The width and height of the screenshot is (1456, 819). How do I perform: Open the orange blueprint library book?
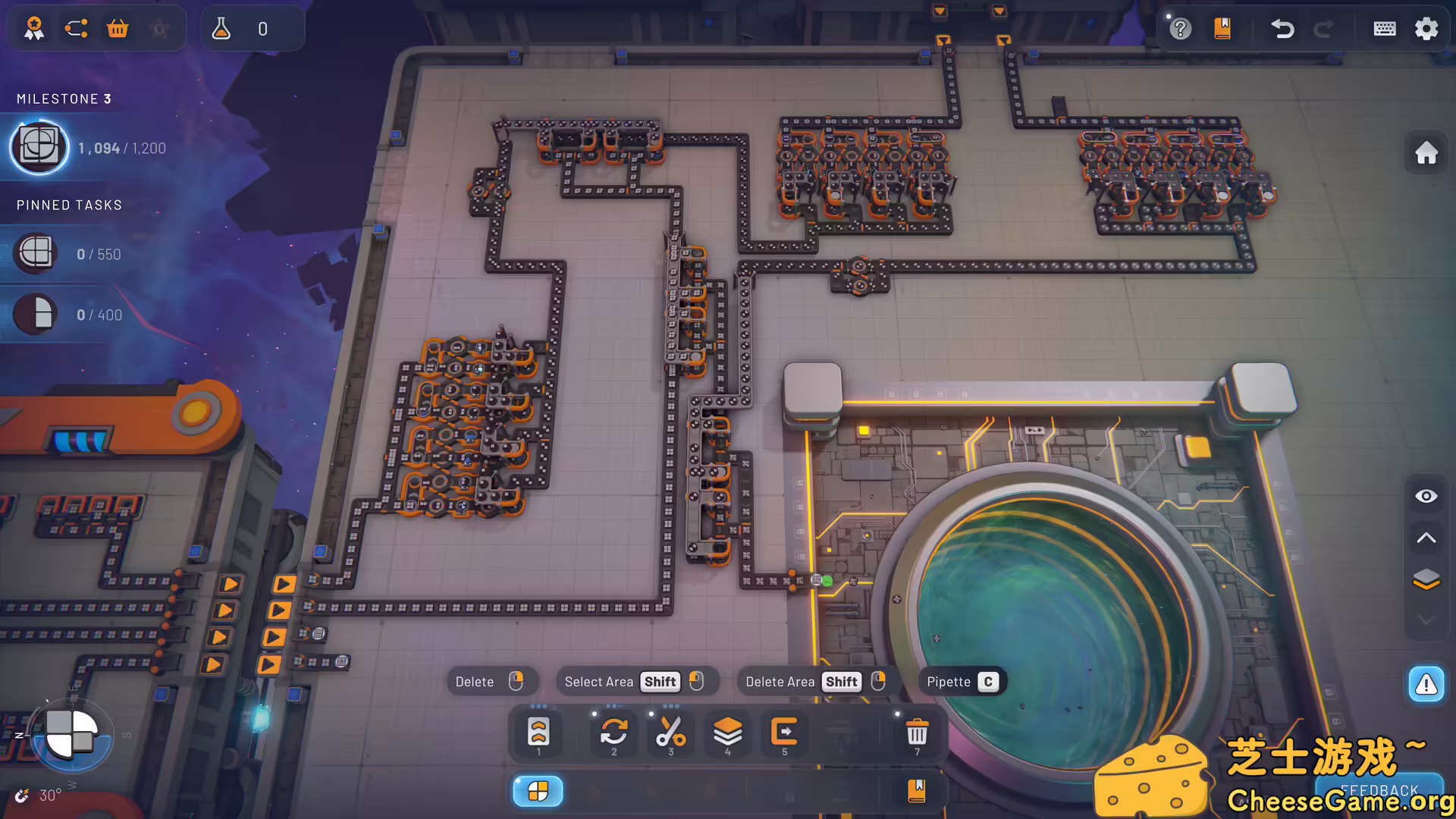(x=1222, y=29)
